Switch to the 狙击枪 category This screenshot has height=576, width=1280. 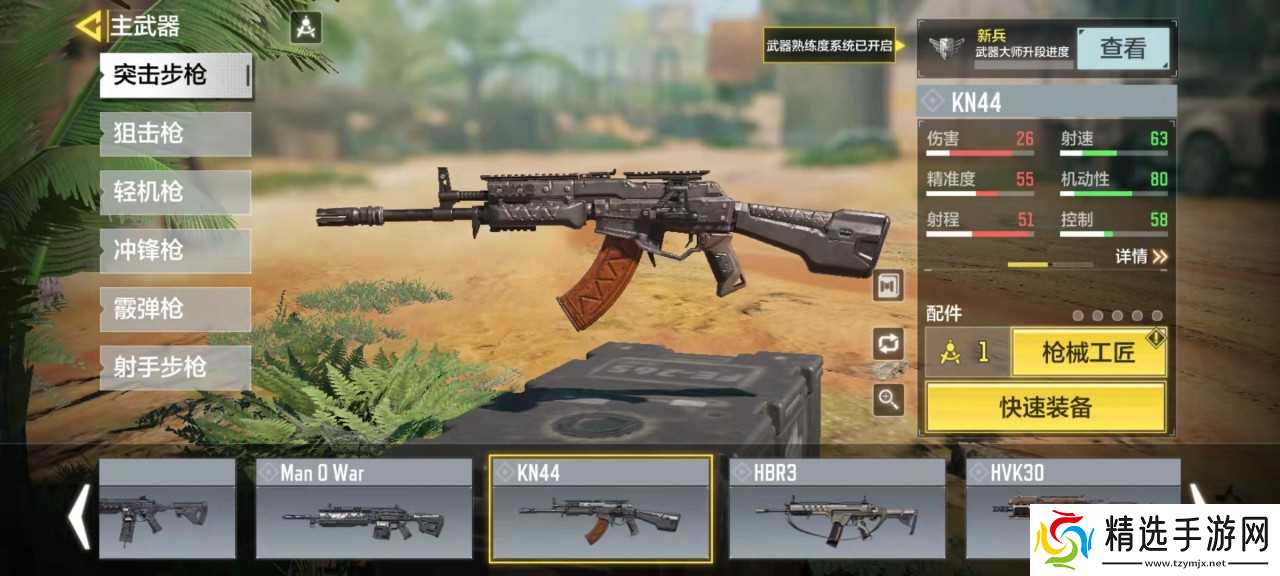[x=175, y=133]
